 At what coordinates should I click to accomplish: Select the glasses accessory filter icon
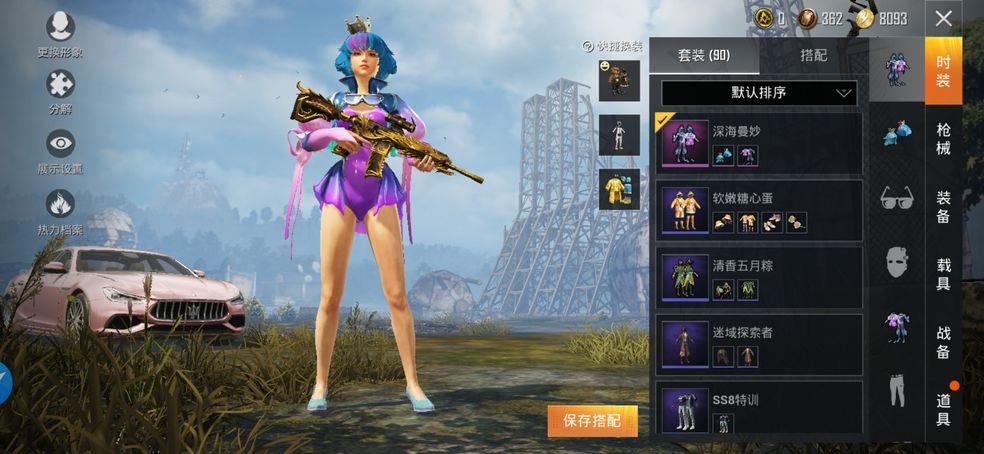coord(896,198)
